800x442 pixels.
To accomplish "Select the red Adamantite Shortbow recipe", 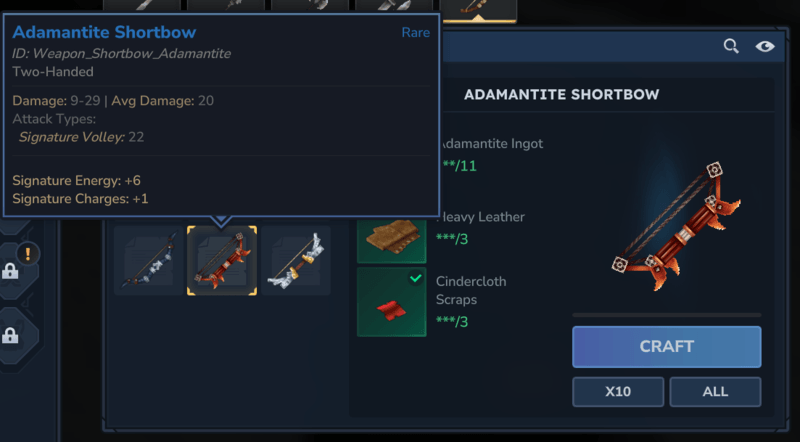I will [222, 261].
